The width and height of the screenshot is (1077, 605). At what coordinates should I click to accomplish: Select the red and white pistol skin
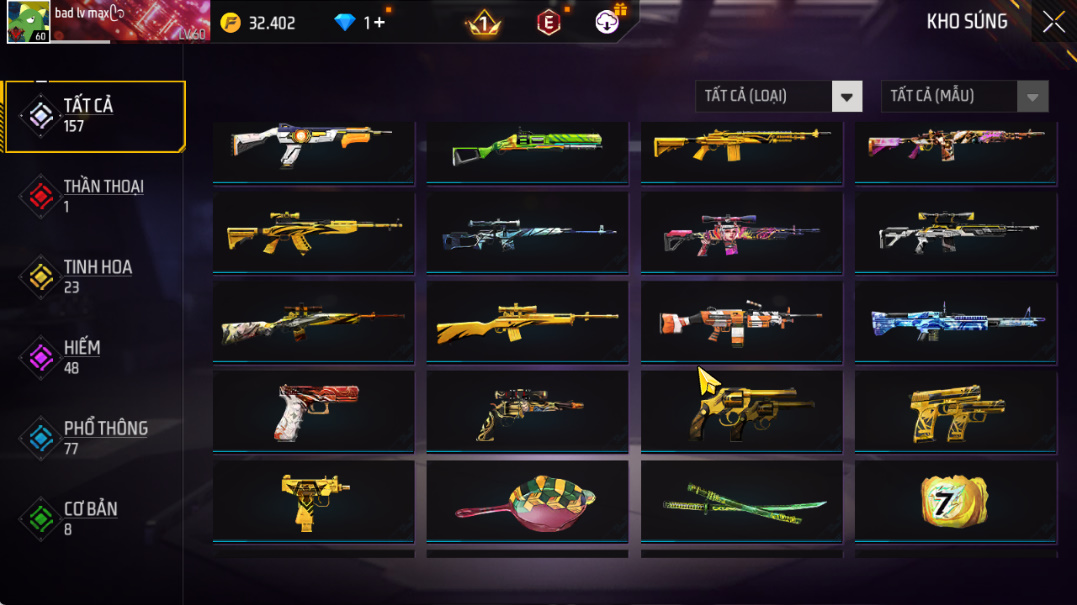click(313, 410)
